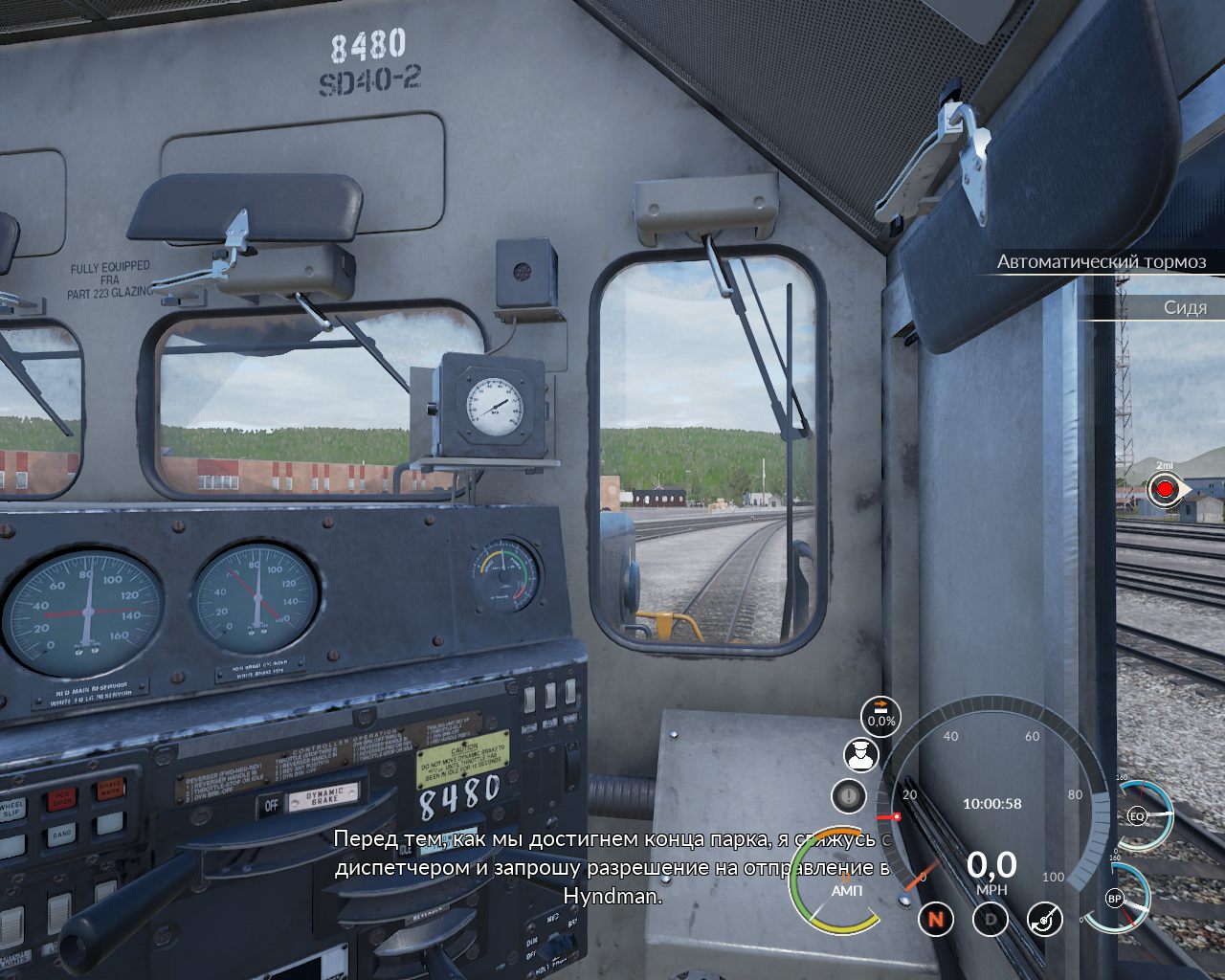
Task: Click the D dynamic brake icon
Action: tap(991, 920)
